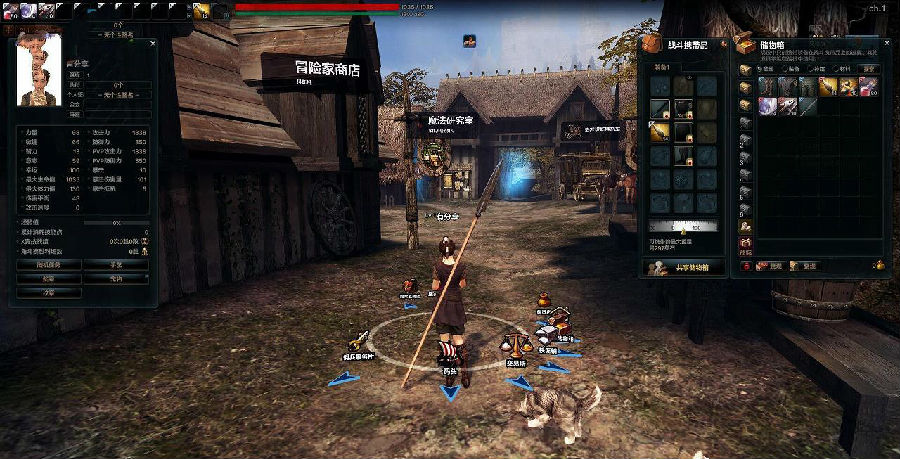Image resolution: width=900 pixels, height=459 pixels.
Task: Use the golden skill icon beside health bar
Action: [x=201, y=10]
